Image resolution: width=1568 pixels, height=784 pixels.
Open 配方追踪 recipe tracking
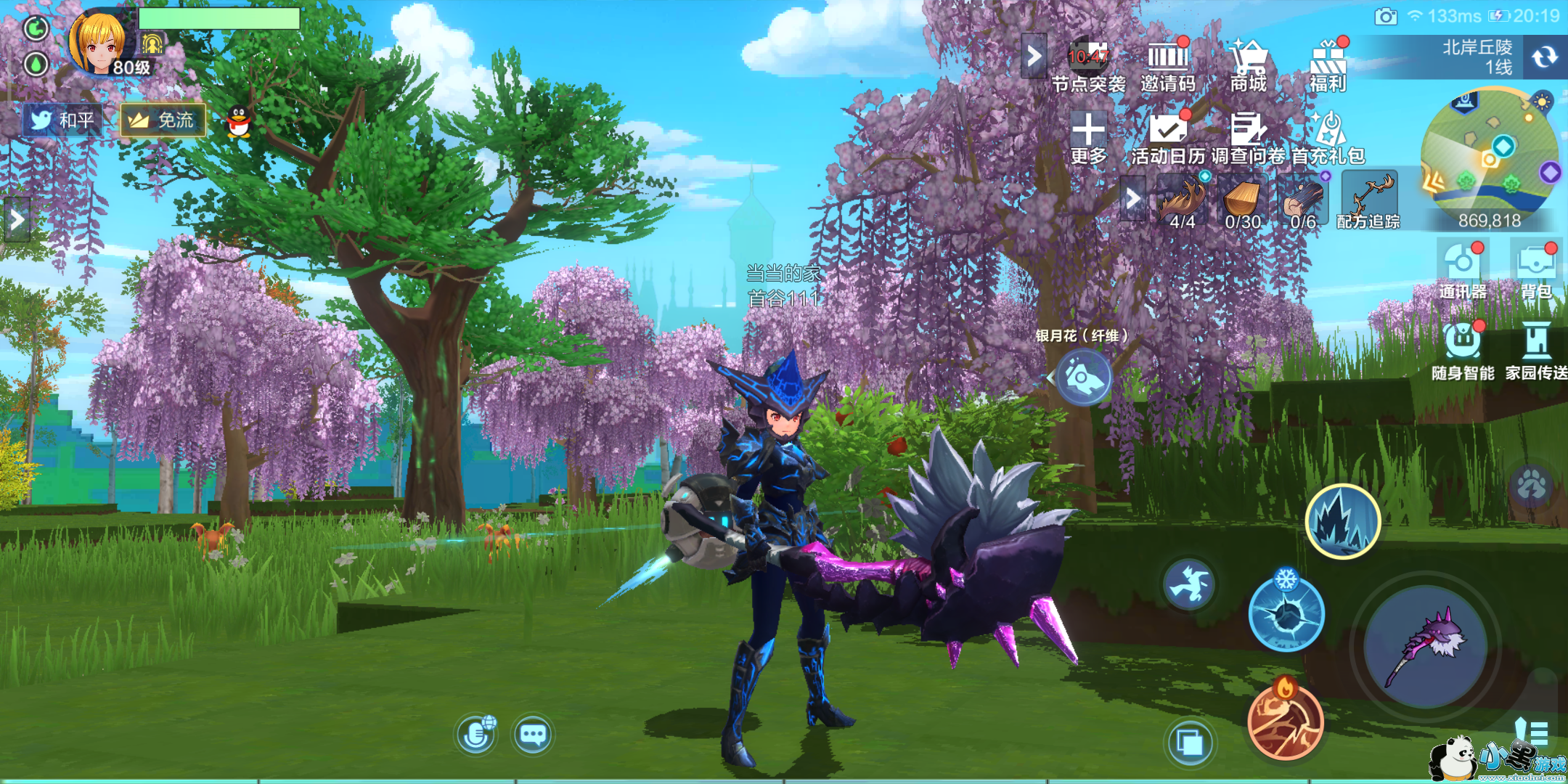click(1368, 201)
